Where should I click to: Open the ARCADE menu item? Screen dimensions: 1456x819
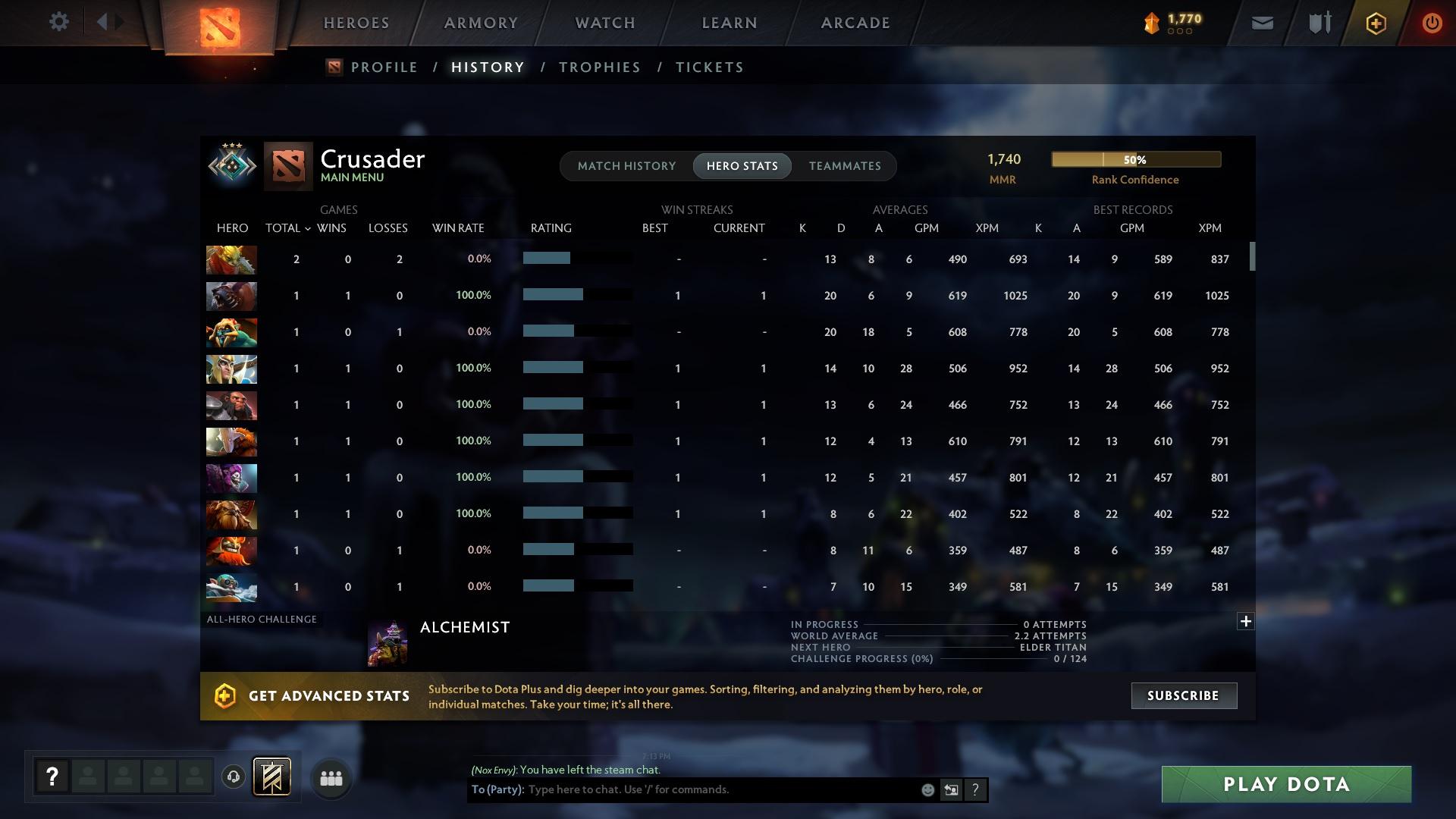855,22
